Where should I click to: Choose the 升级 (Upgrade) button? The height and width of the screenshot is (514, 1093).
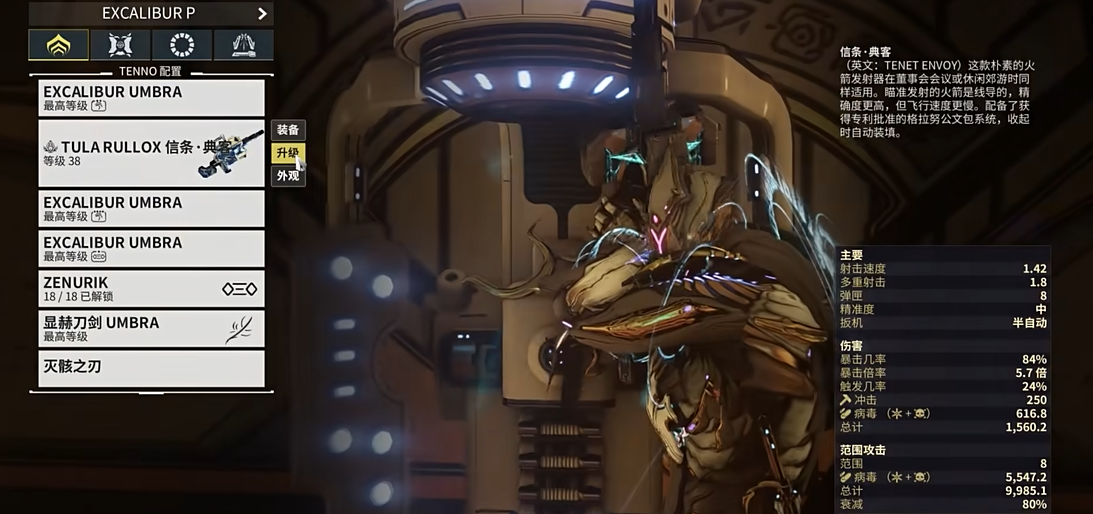[x=288, y=153]
